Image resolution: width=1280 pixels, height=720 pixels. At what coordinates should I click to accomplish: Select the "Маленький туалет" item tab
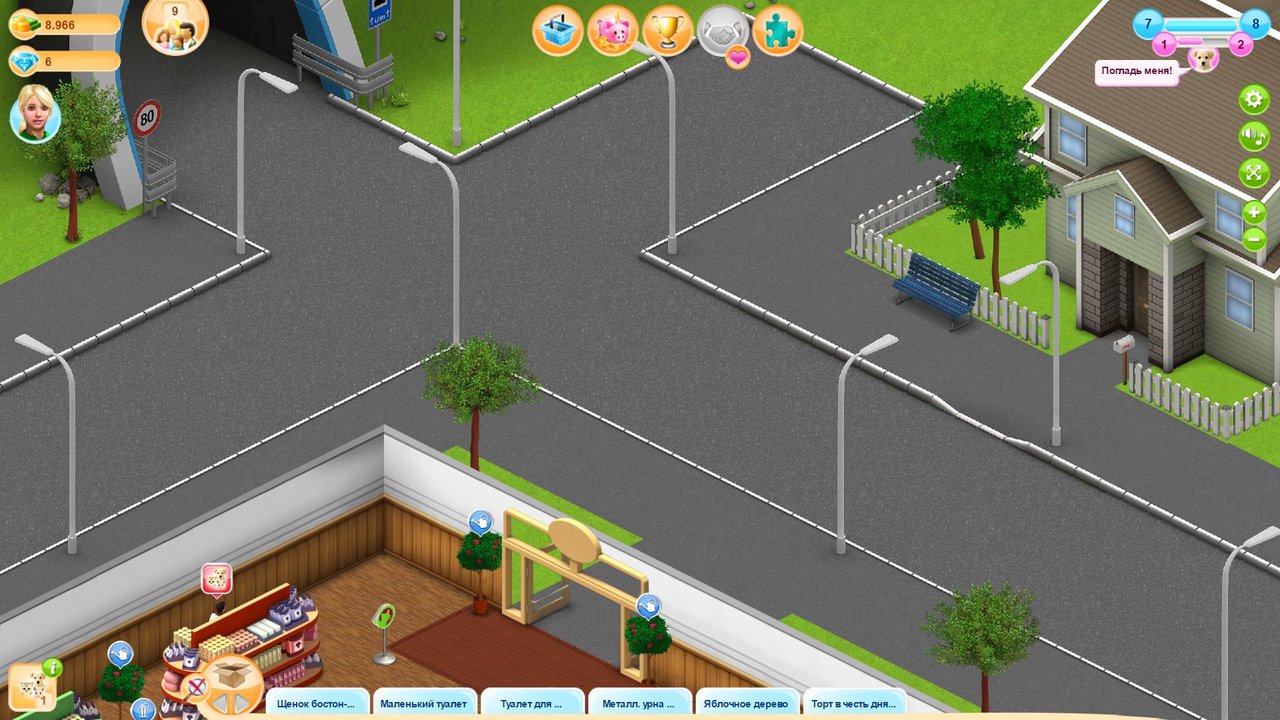pos(423,704)
